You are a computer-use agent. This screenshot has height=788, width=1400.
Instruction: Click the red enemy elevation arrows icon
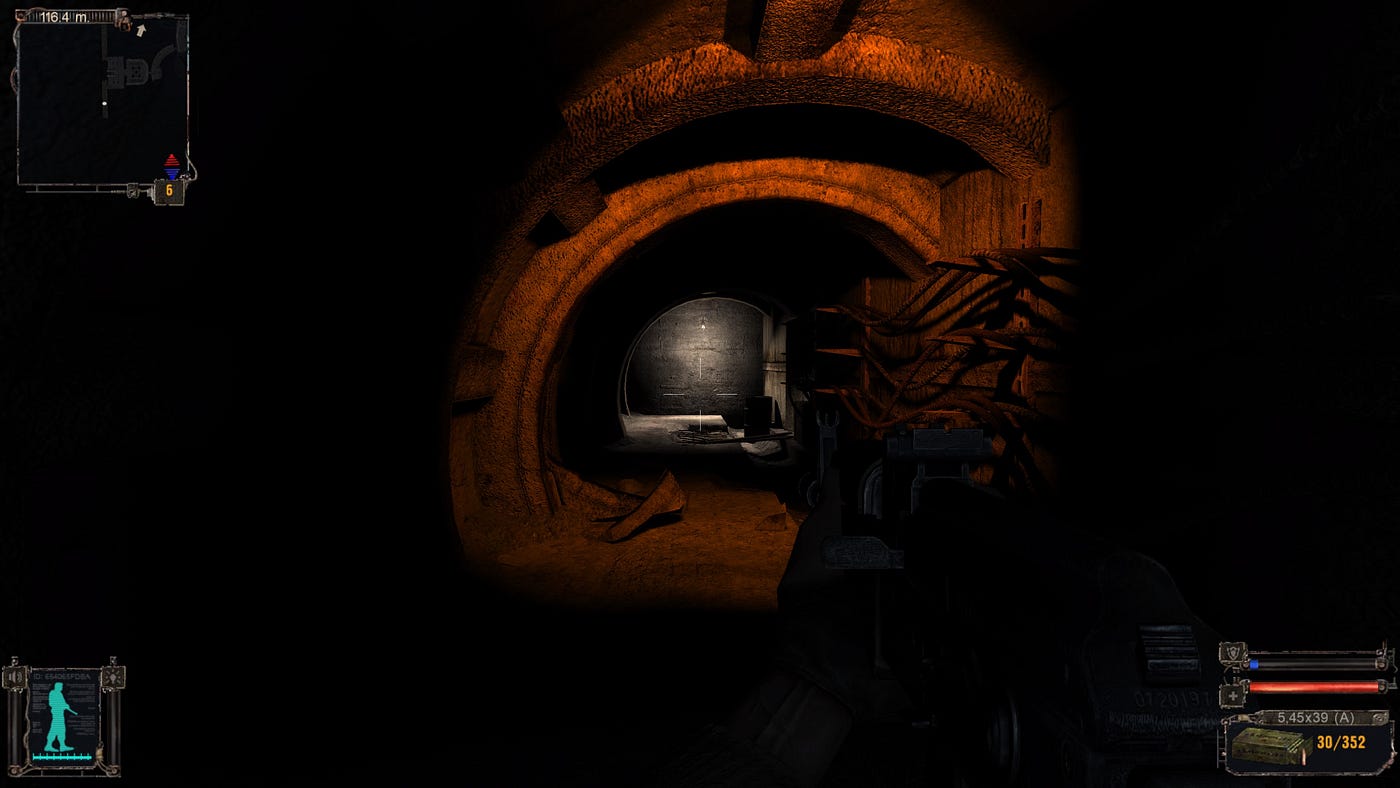pos(172,160)
